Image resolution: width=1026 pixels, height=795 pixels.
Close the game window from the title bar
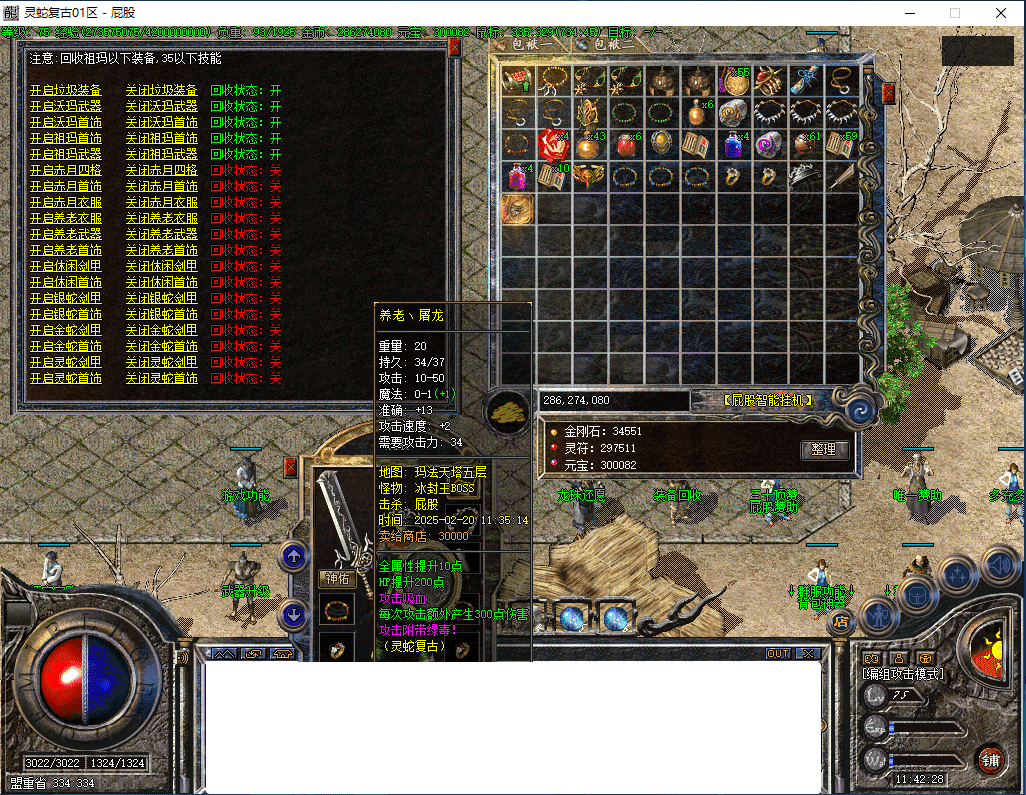pos(1001,13)
